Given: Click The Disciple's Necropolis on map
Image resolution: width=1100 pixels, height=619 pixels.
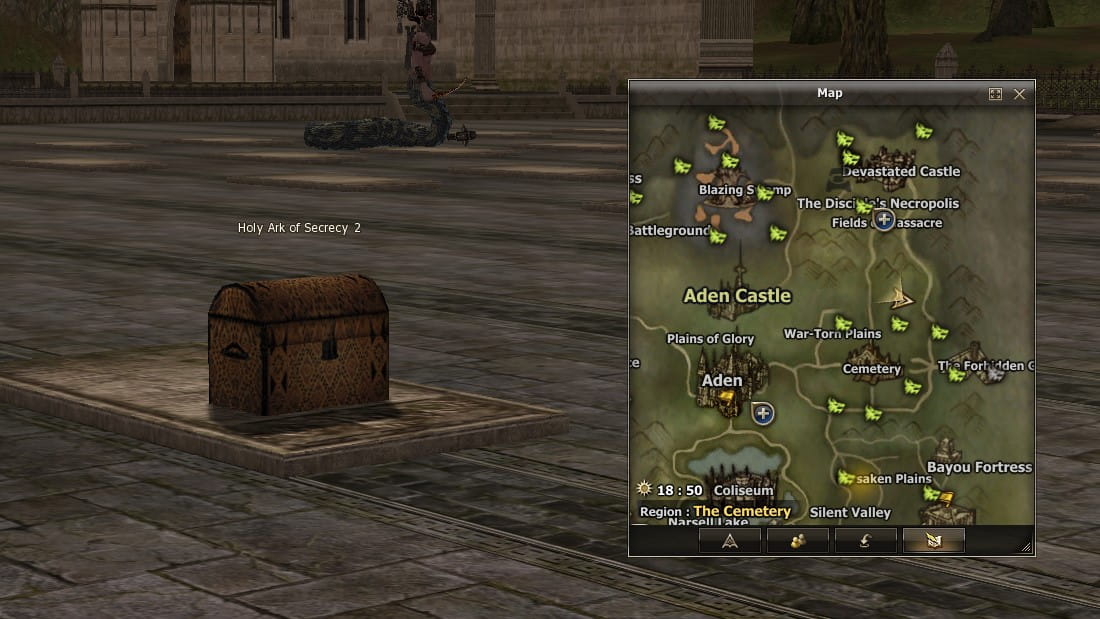Looking at the screenshot, I should (x=877, y=203).
